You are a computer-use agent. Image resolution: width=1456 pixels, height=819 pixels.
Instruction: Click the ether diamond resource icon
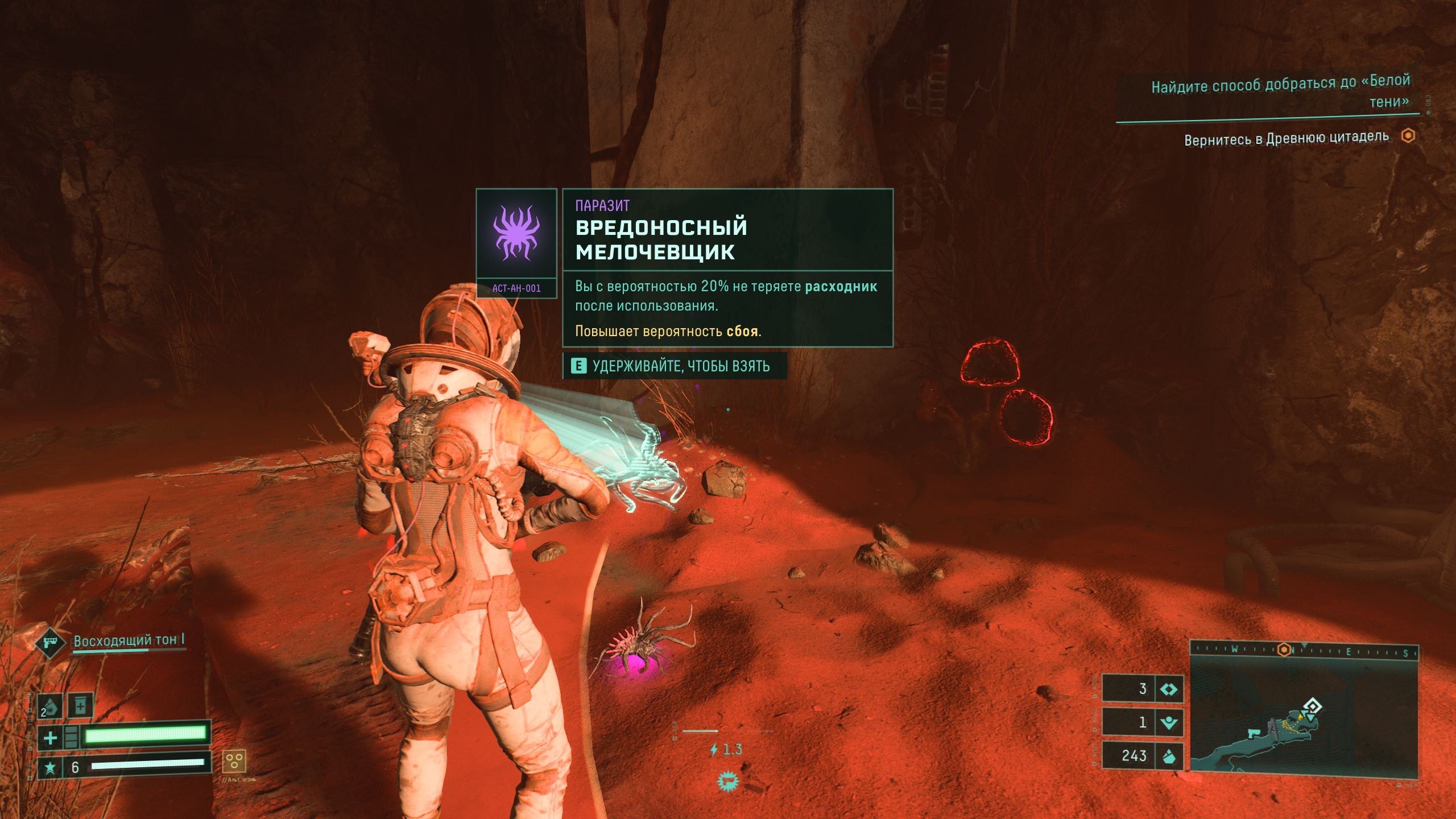pos(1169,689)
